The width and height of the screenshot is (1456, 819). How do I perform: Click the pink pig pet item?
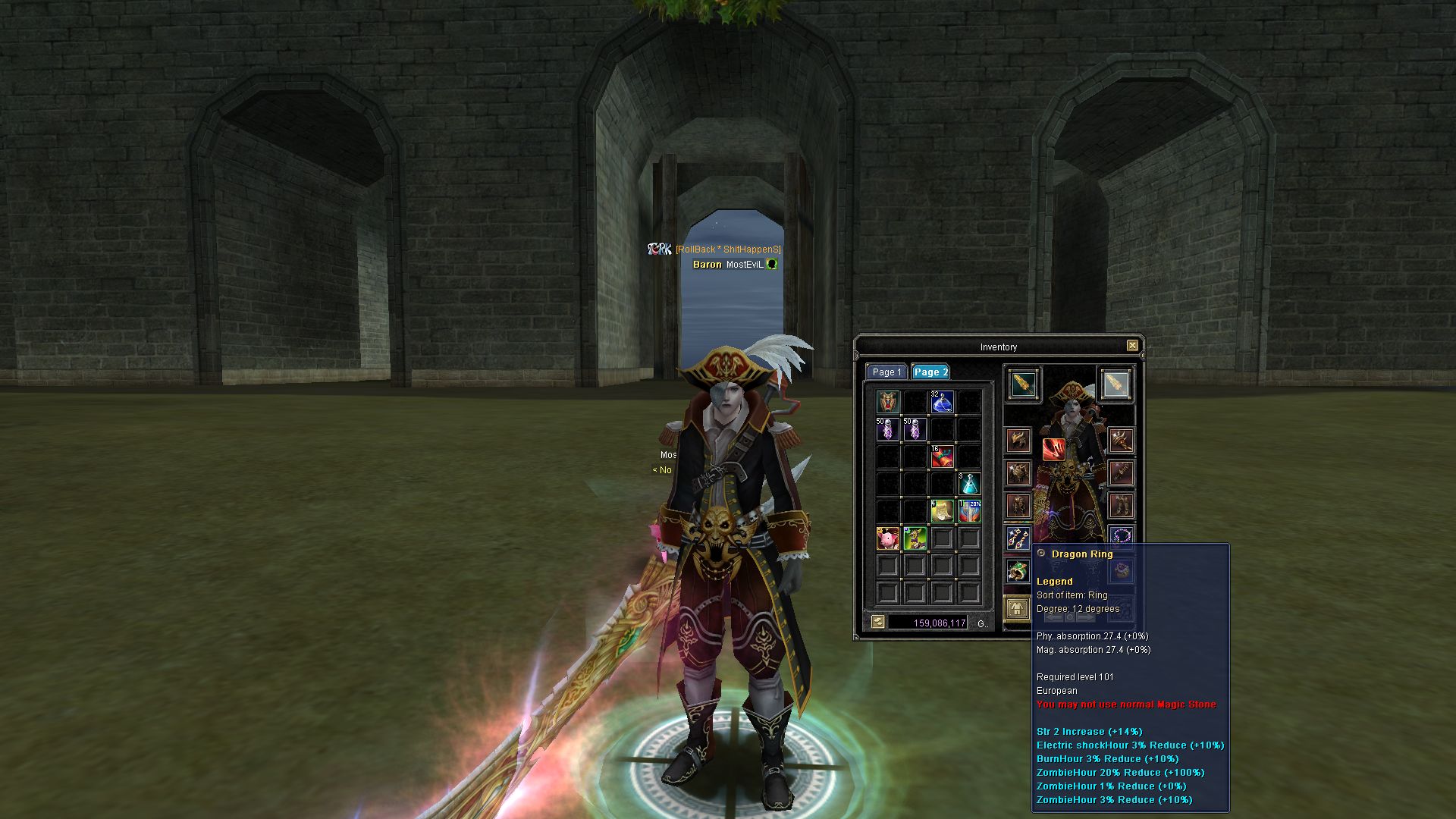coord(887,538)
